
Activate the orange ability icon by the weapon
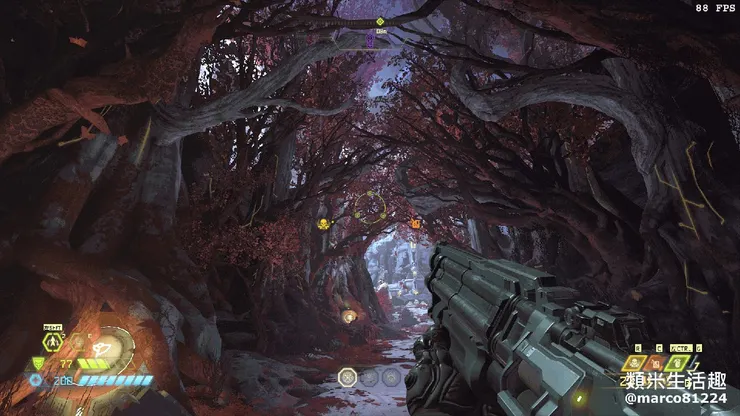pos(656,363)
